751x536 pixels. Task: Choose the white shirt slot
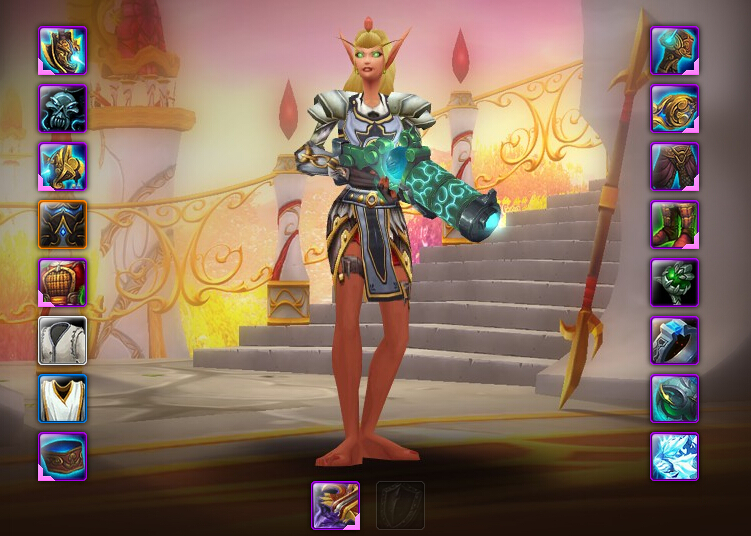63,341
